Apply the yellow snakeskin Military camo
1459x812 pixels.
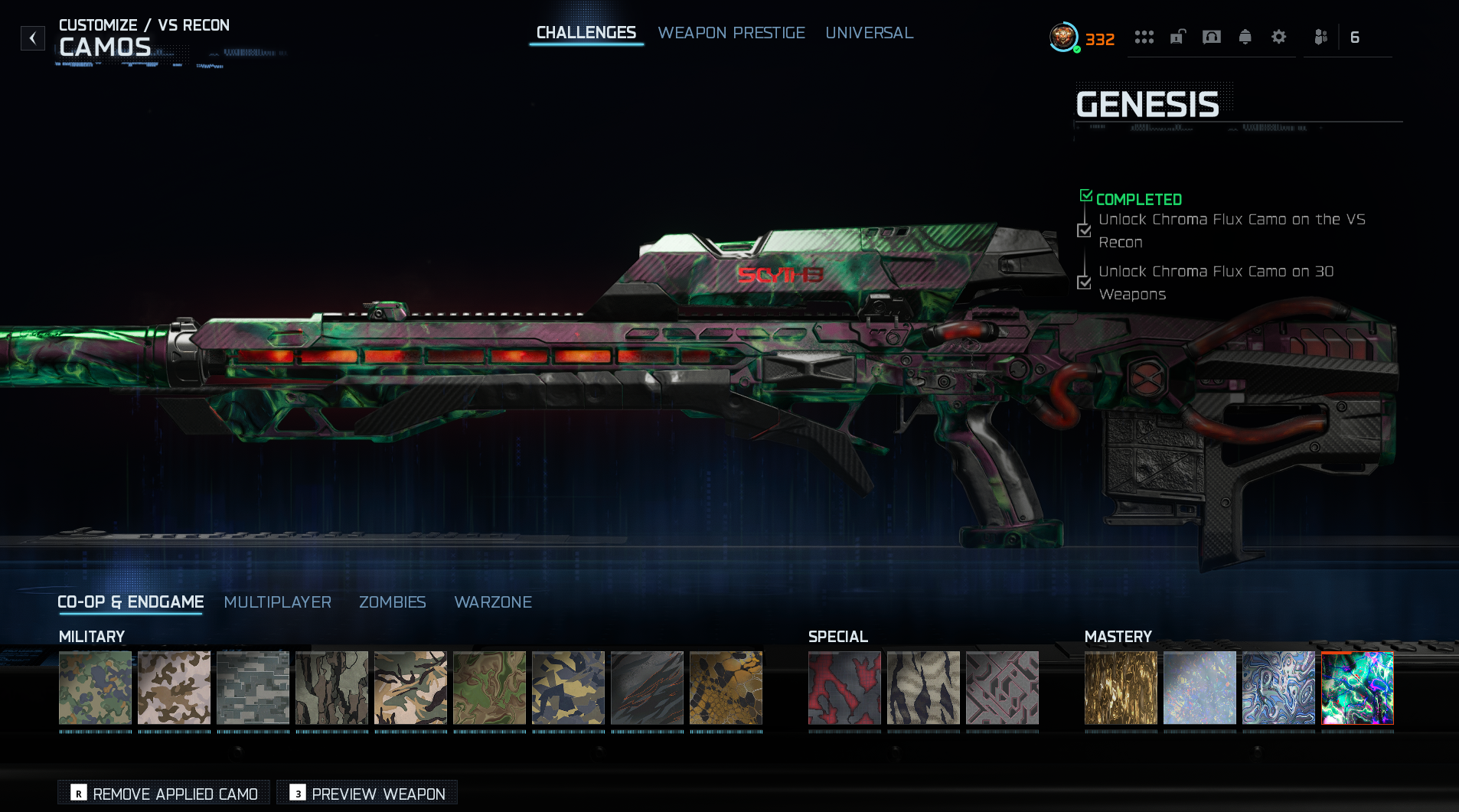(725, 687)
